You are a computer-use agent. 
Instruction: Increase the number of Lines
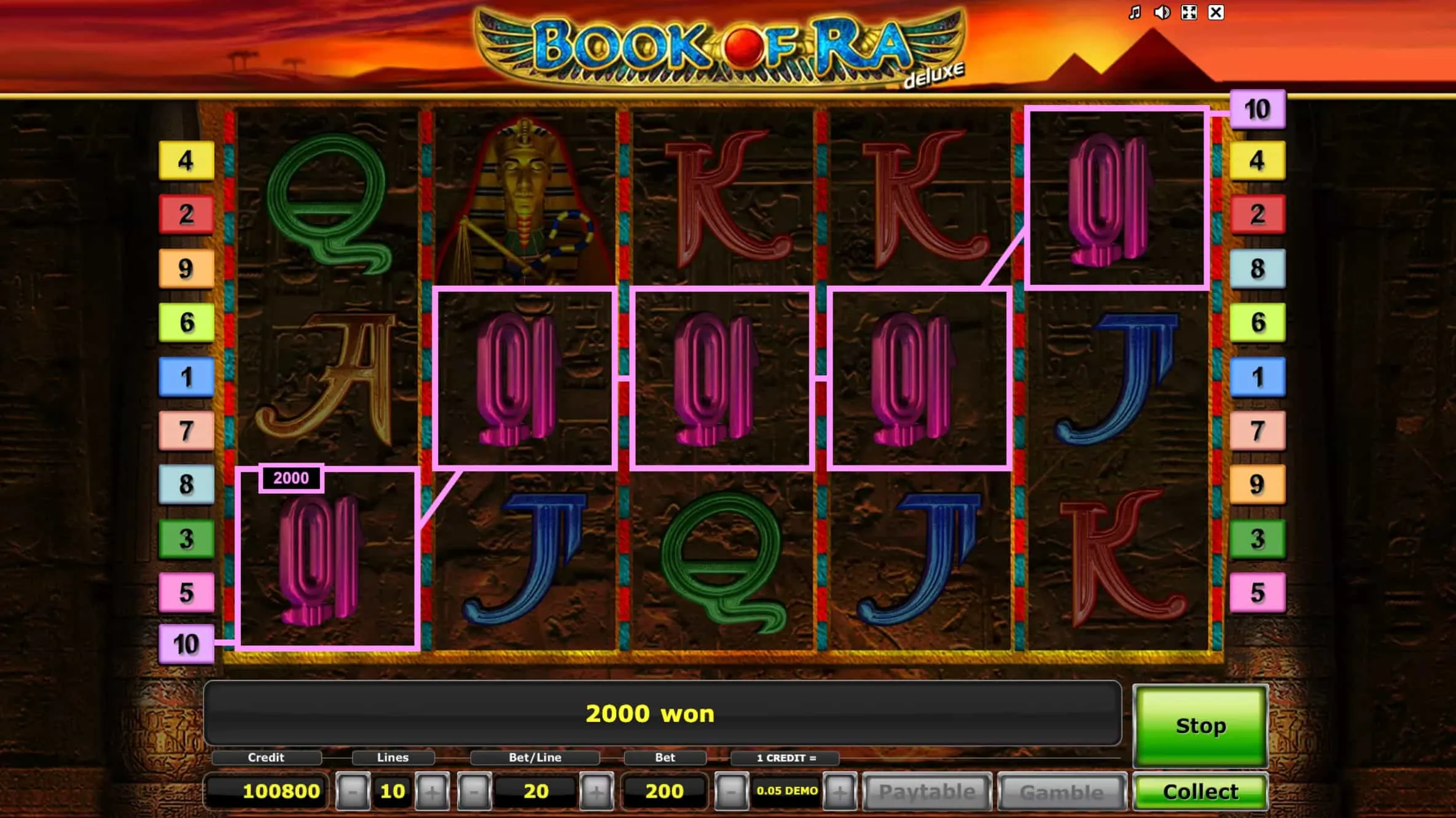tap(432, 792)
